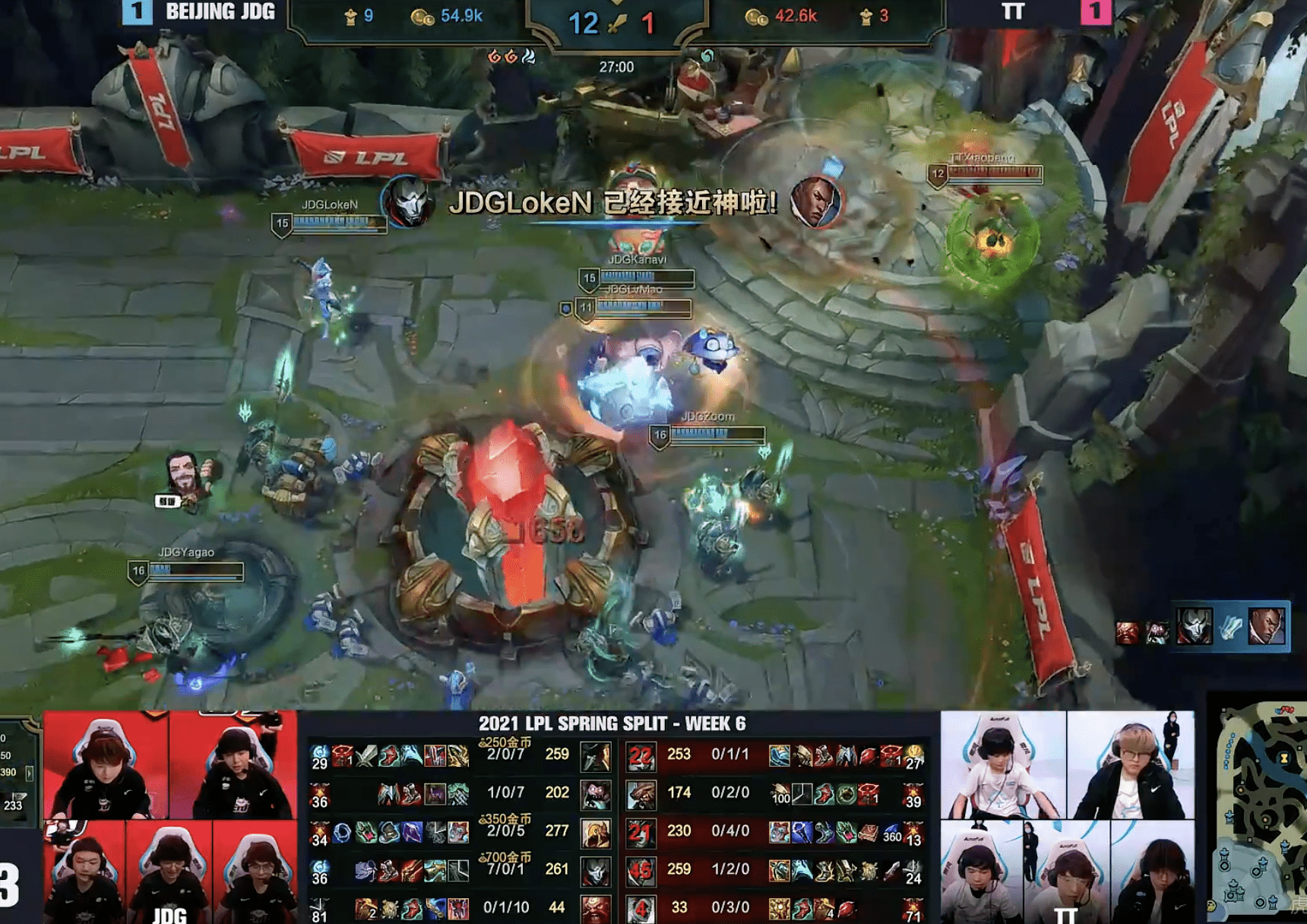This screenshot has height=924, width=1307.
Task: Click the item with the 100 counter
Action: point(780,795)
